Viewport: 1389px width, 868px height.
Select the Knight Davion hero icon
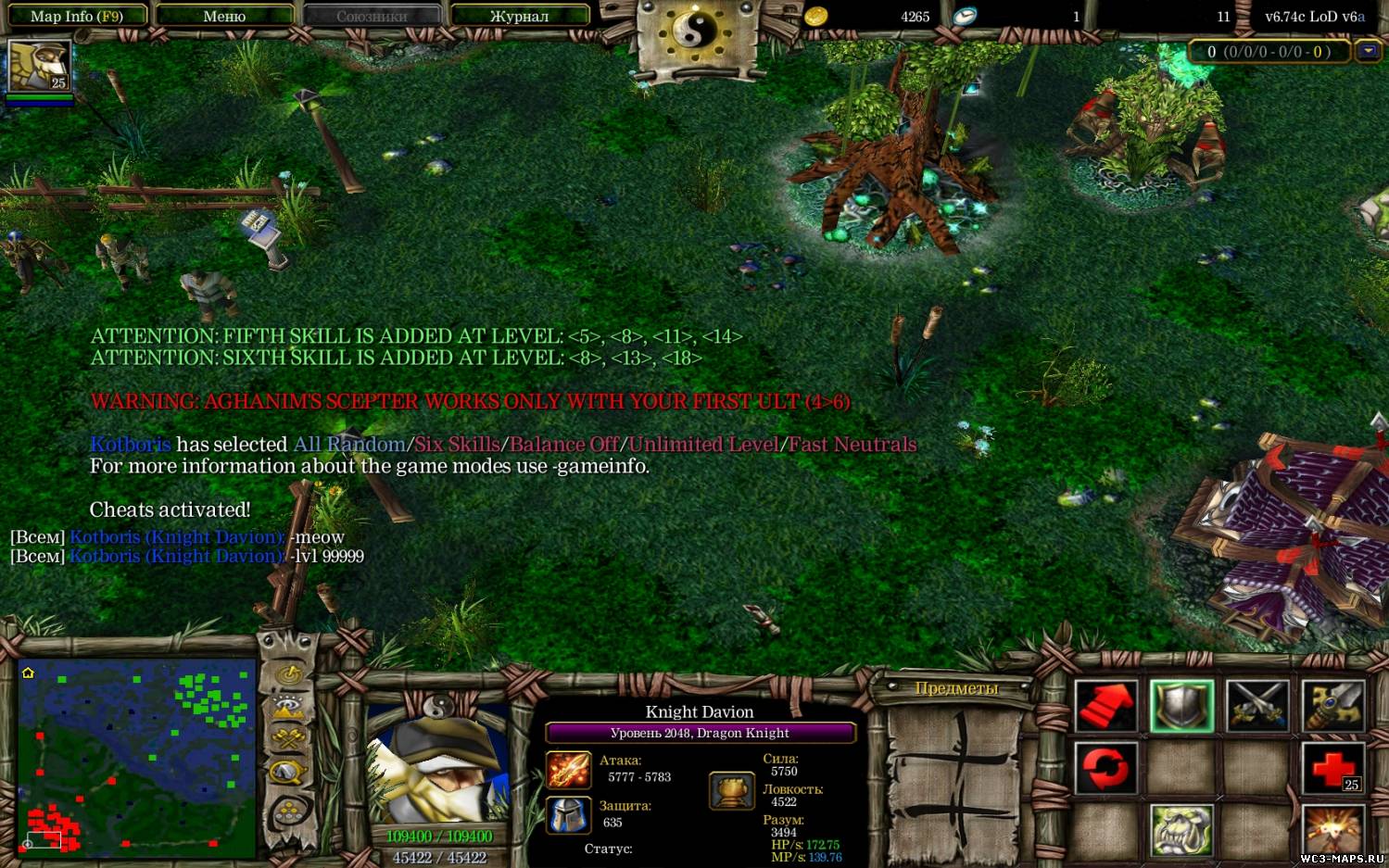coord(39,67)
